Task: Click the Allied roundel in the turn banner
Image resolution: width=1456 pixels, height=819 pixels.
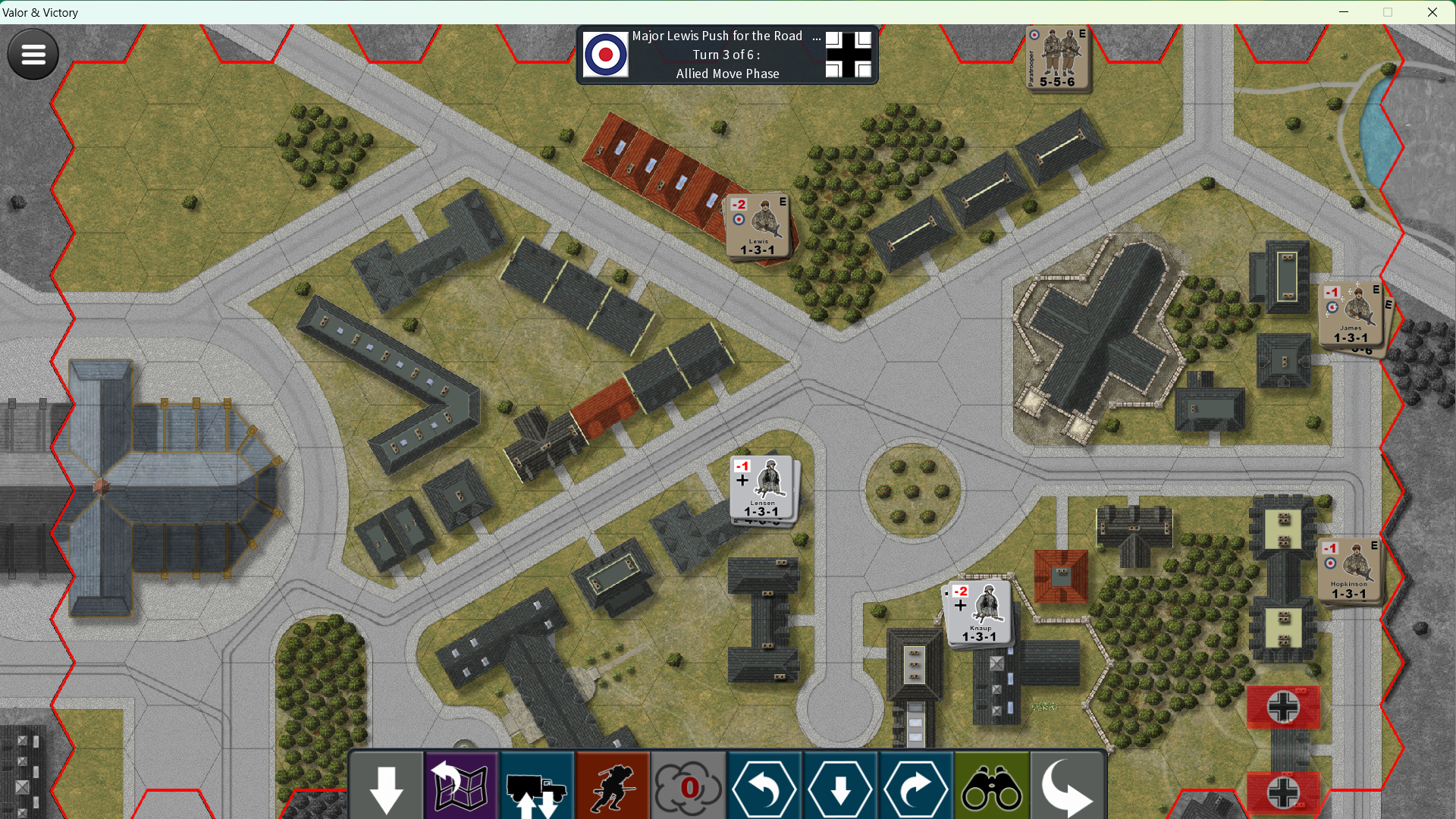Action: click(606, 55)
